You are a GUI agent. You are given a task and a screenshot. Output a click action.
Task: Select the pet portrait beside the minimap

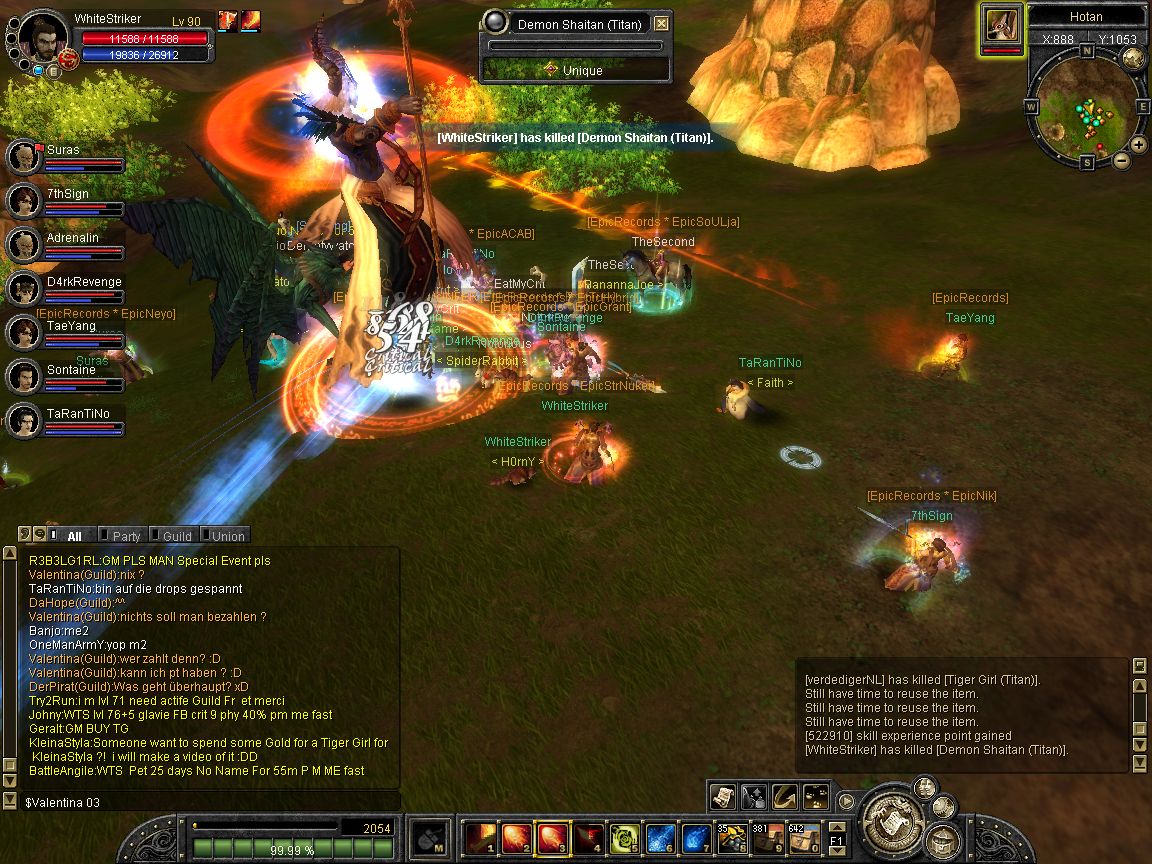point(1001,24)
